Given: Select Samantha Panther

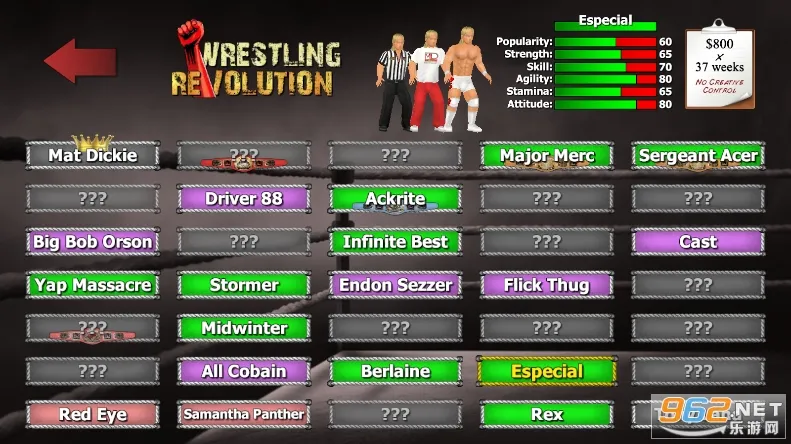Looking at the screenshot, I should pos(244,414).
